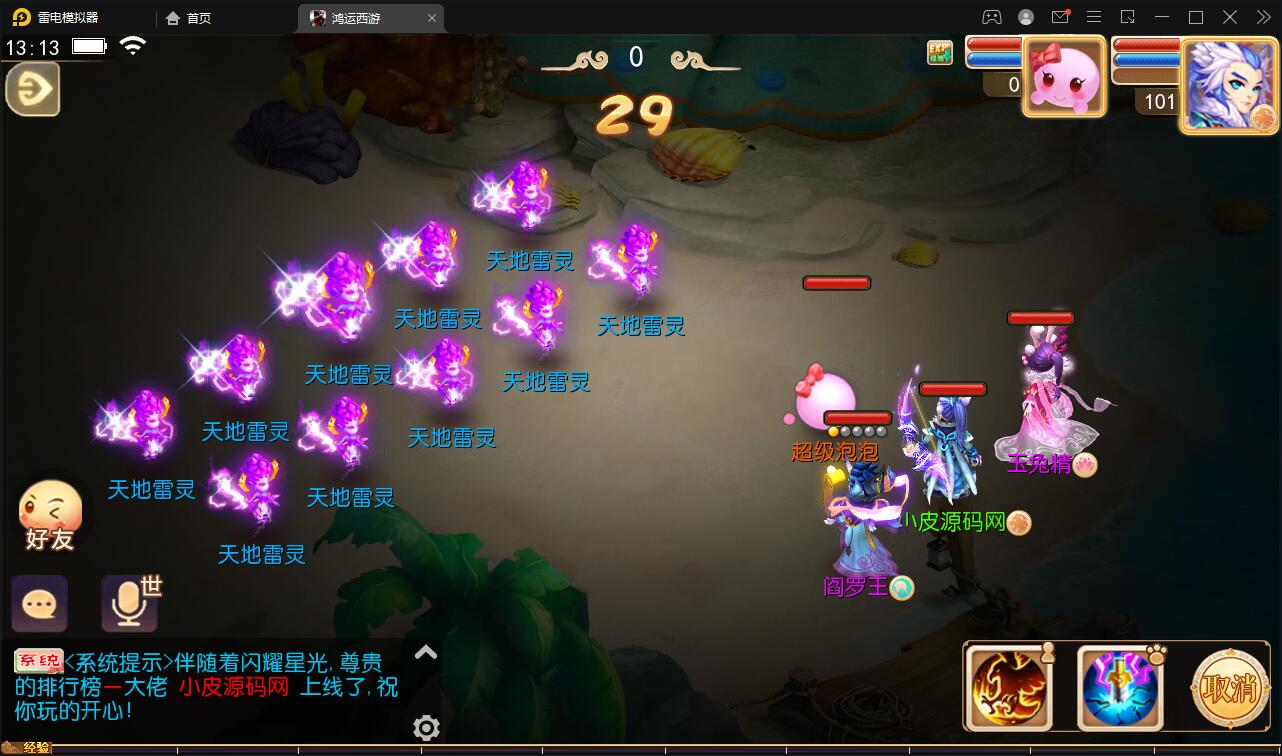Open the chat bubble icon

tap(40, 602)
